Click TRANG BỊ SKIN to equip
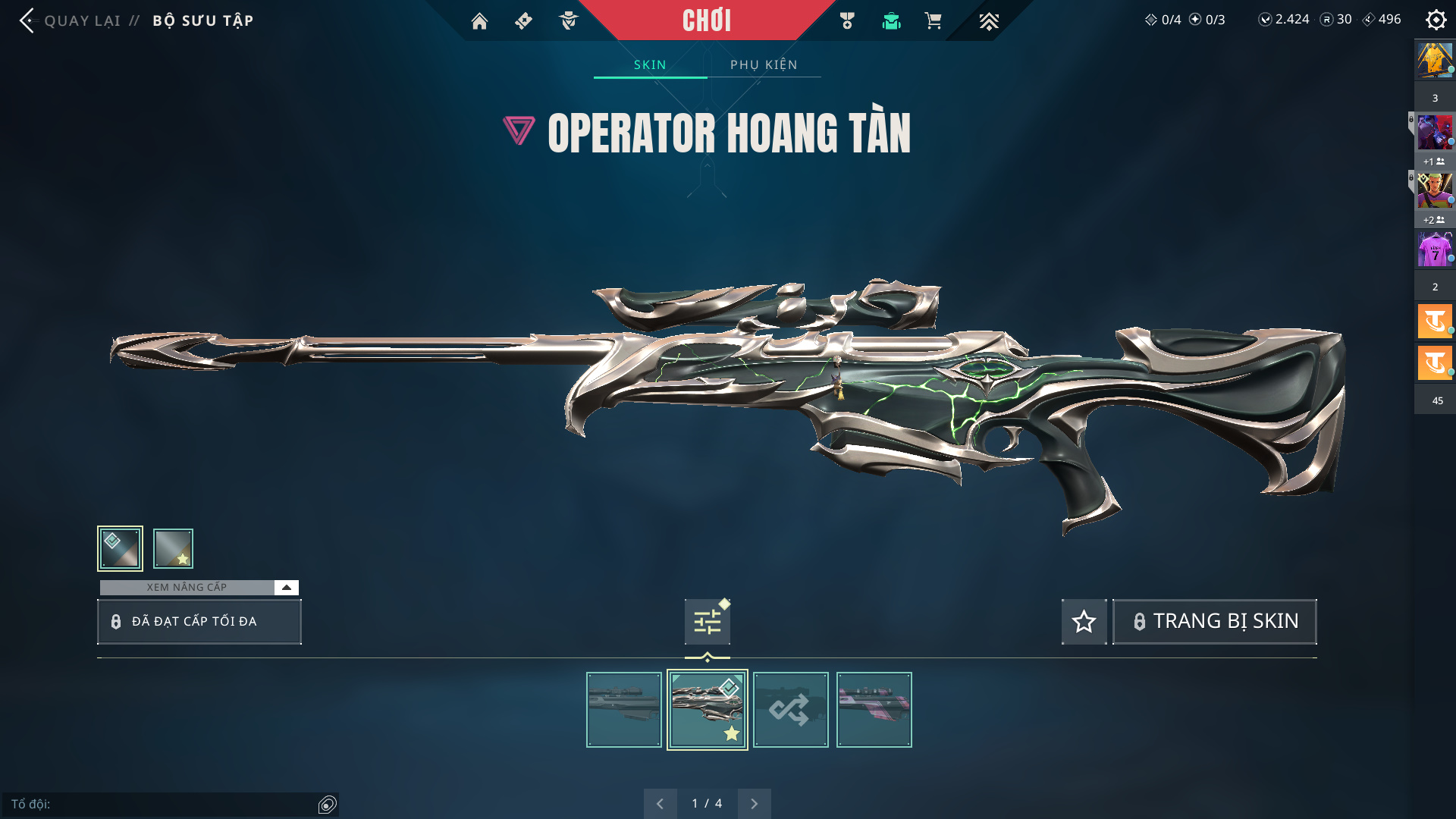1456x819 pixels. coord(1214,622)
